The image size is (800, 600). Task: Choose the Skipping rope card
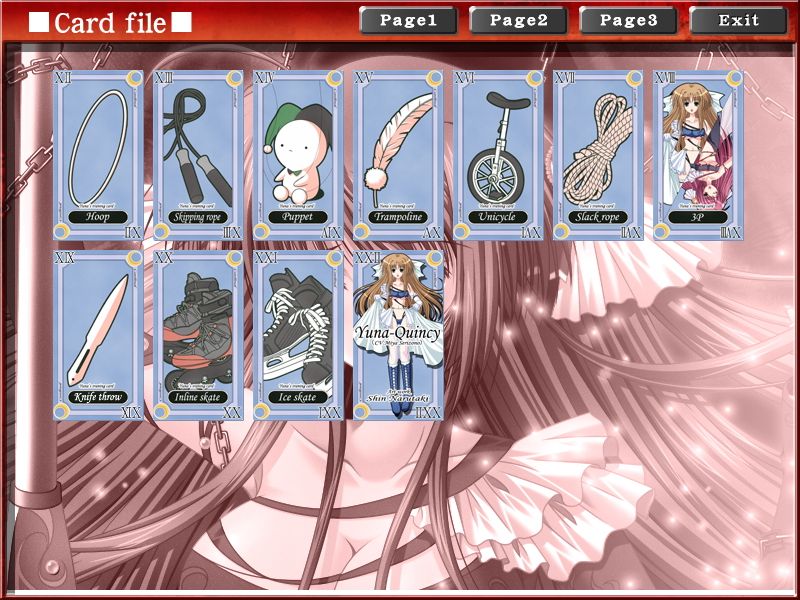[x=198, y=155]
